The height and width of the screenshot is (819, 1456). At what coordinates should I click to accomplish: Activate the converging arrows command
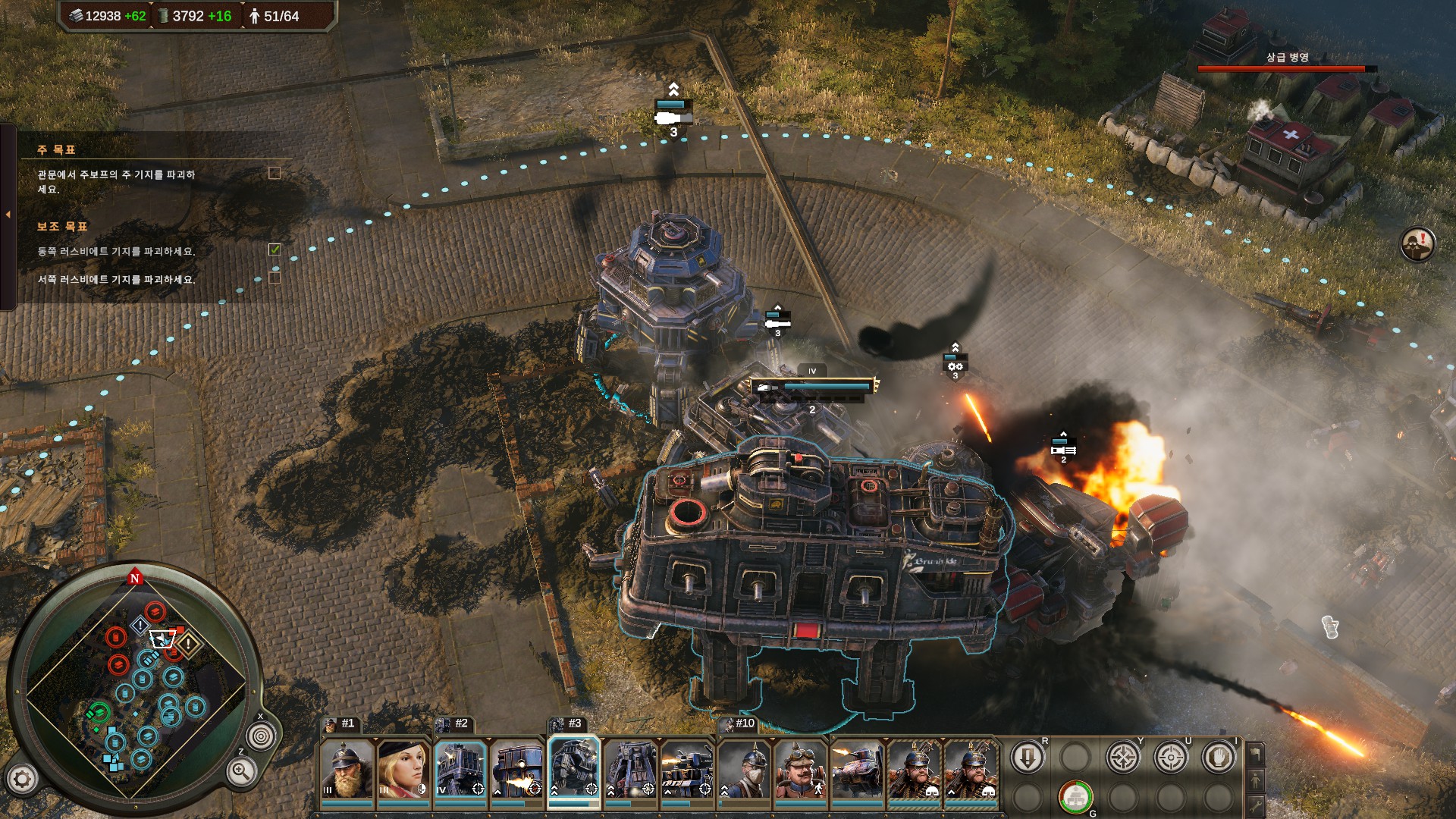coord(1123,758)
